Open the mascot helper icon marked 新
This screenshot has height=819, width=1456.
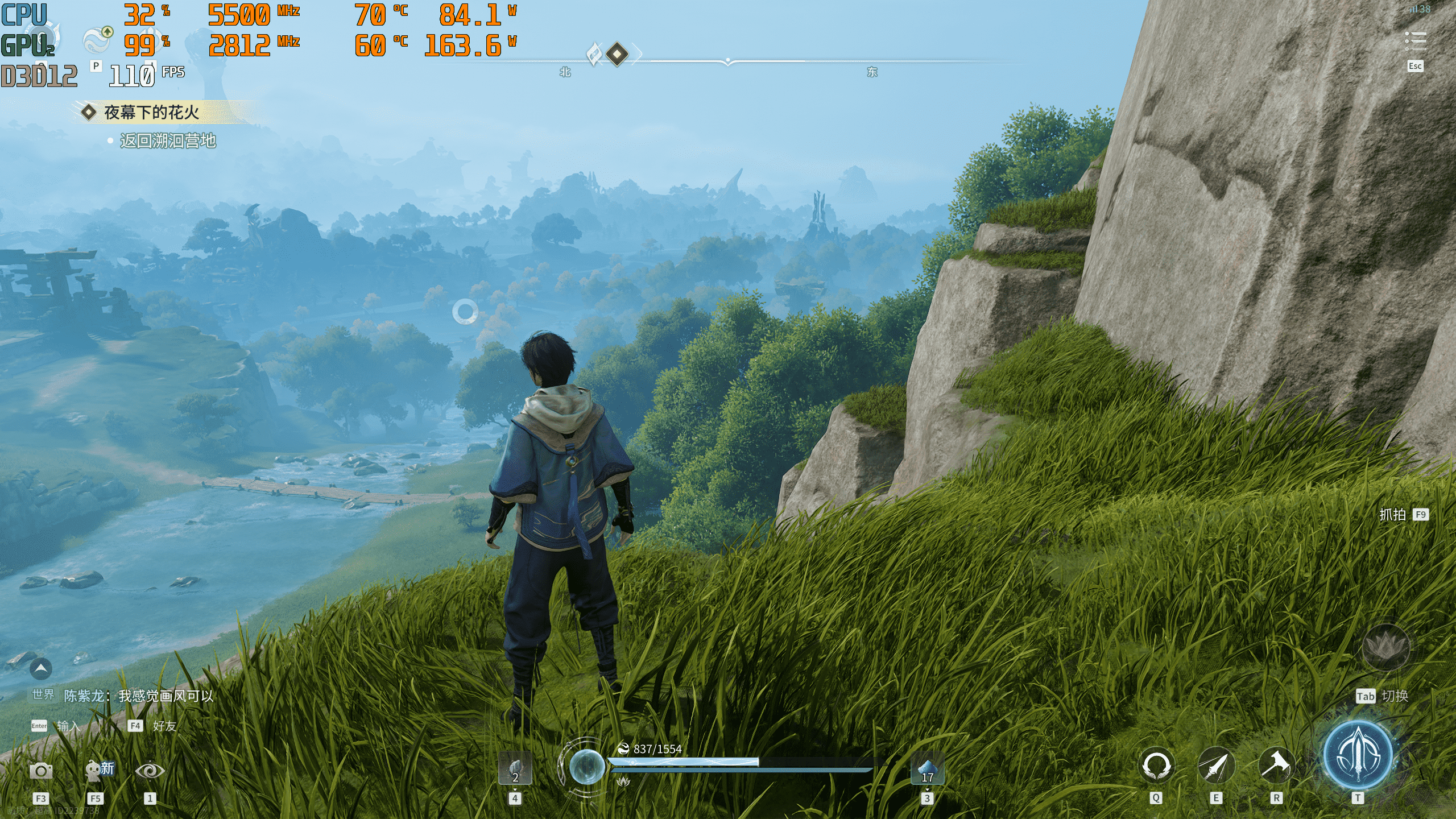[x=98, y=771]
